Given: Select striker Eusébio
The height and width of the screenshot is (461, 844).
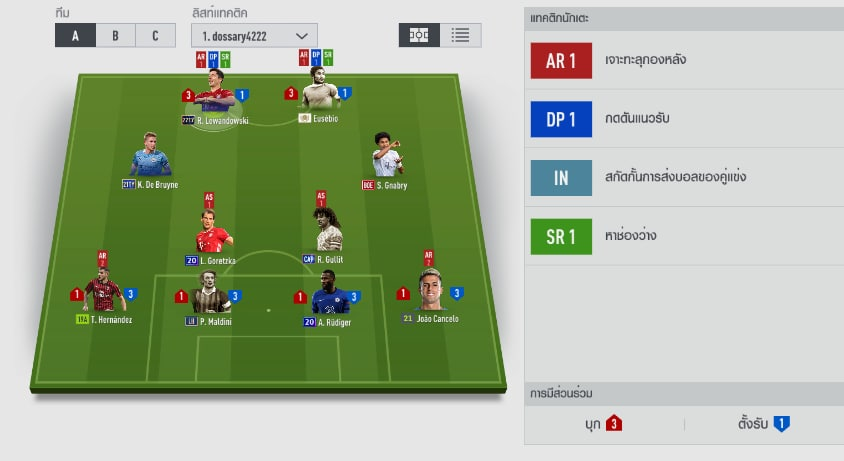Looking at the screenshot, I should [320, 96].
